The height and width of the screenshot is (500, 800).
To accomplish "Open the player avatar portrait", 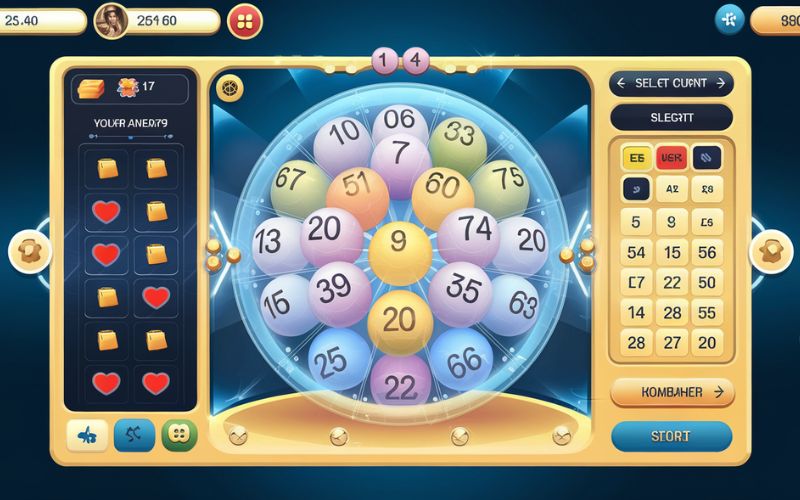I will (x=110, y=20).
